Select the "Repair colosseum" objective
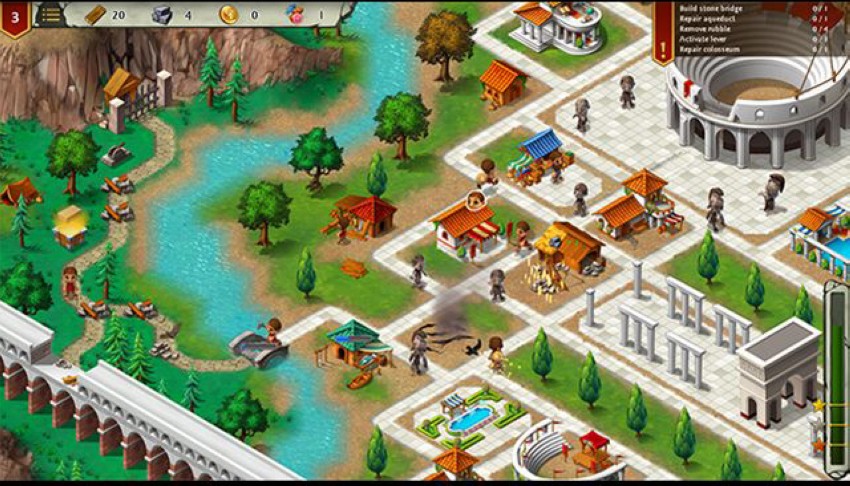The width and height of the screenshot is (850, 486). (711, 49)
